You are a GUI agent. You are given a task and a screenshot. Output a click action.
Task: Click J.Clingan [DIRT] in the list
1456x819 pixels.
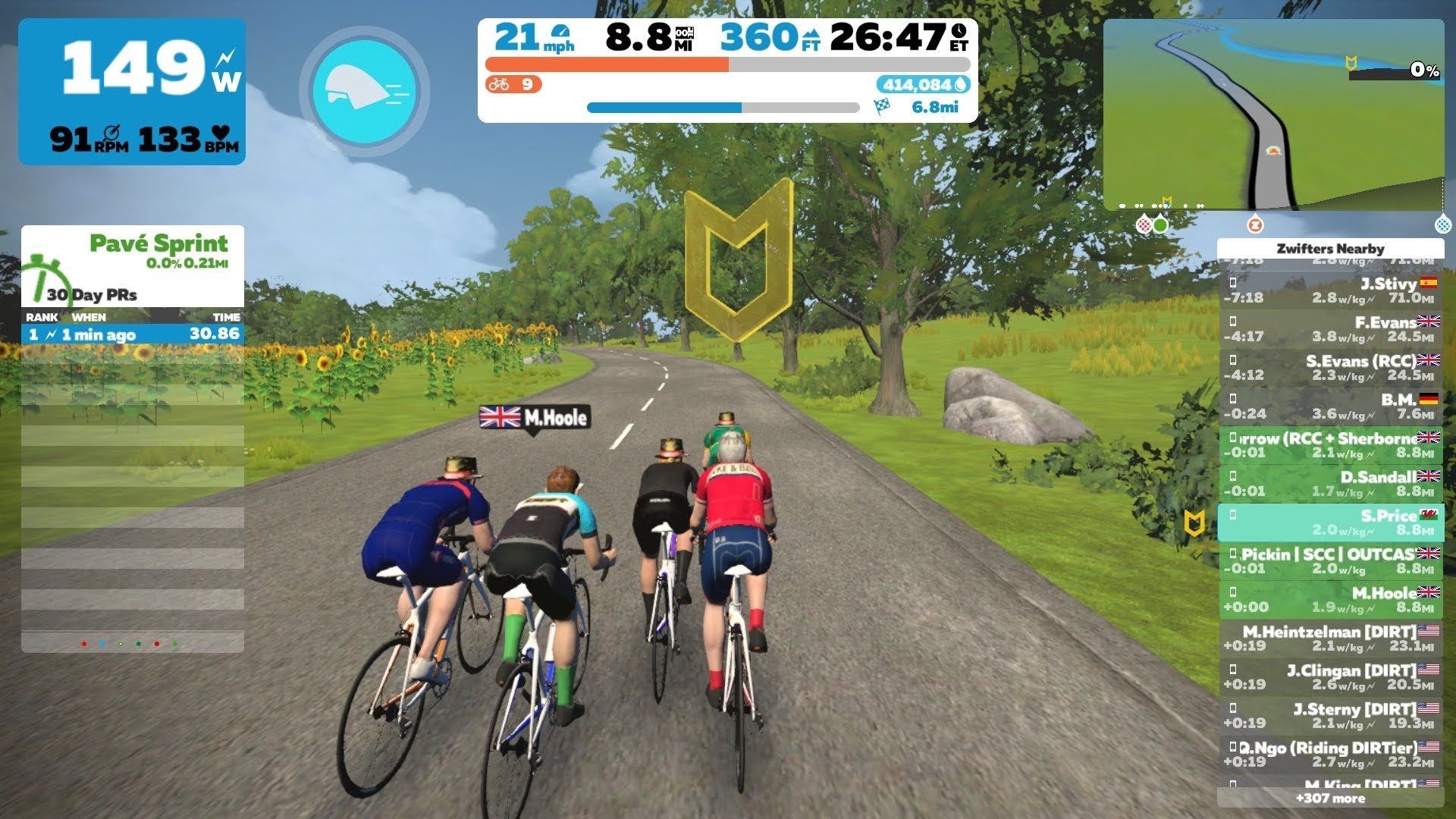1330,677
